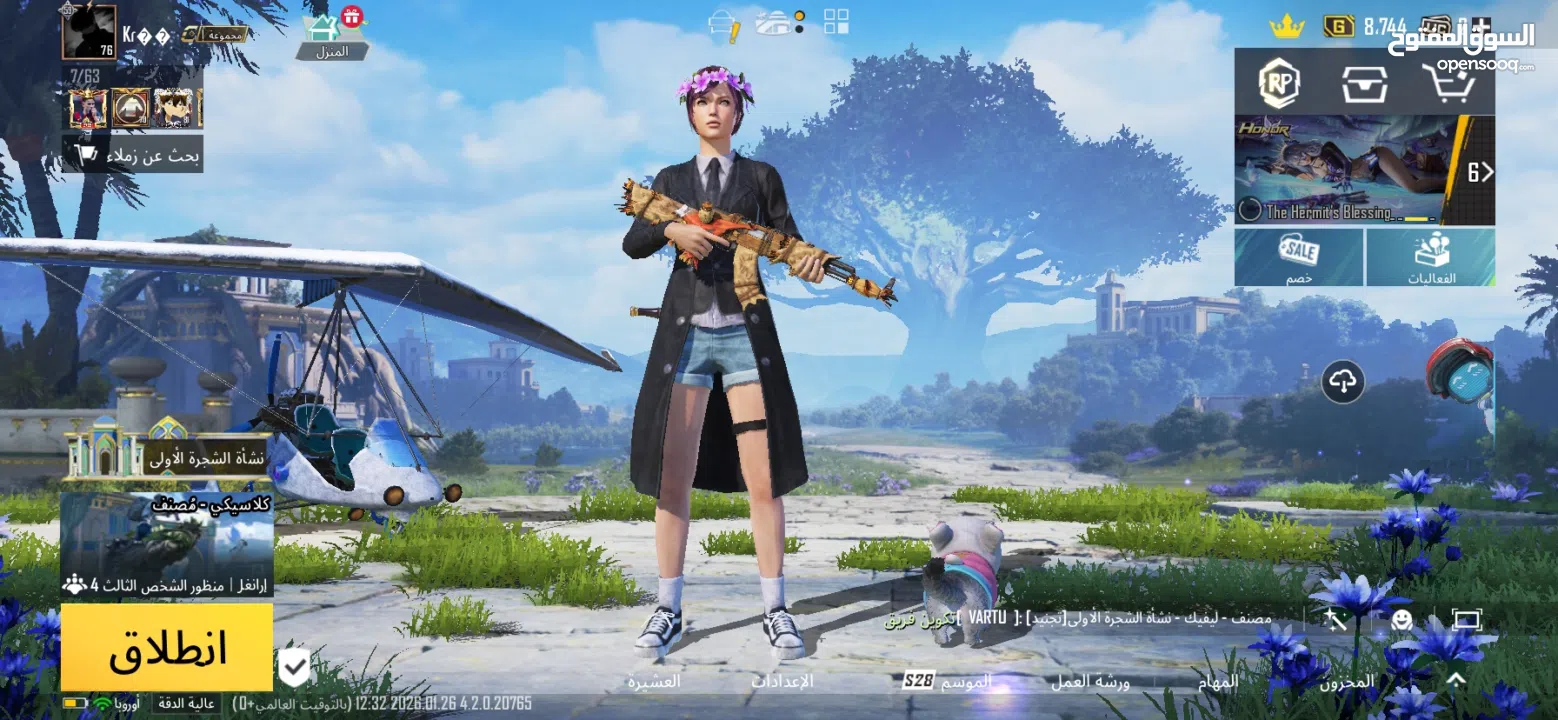Open the supply crate icon

(1365, 83)
